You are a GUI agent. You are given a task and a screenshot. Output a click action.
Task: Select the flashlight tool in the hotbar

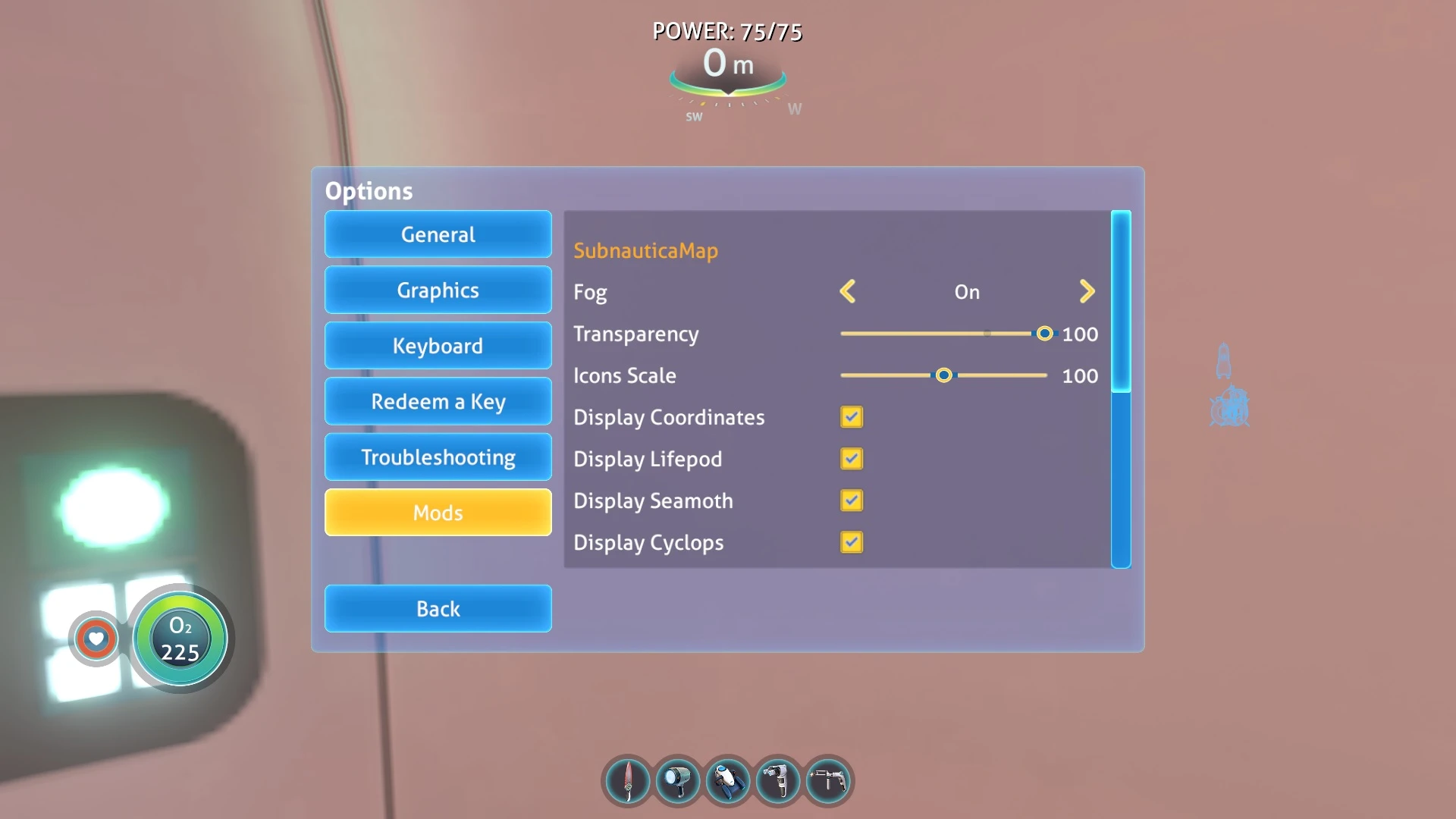677,781
